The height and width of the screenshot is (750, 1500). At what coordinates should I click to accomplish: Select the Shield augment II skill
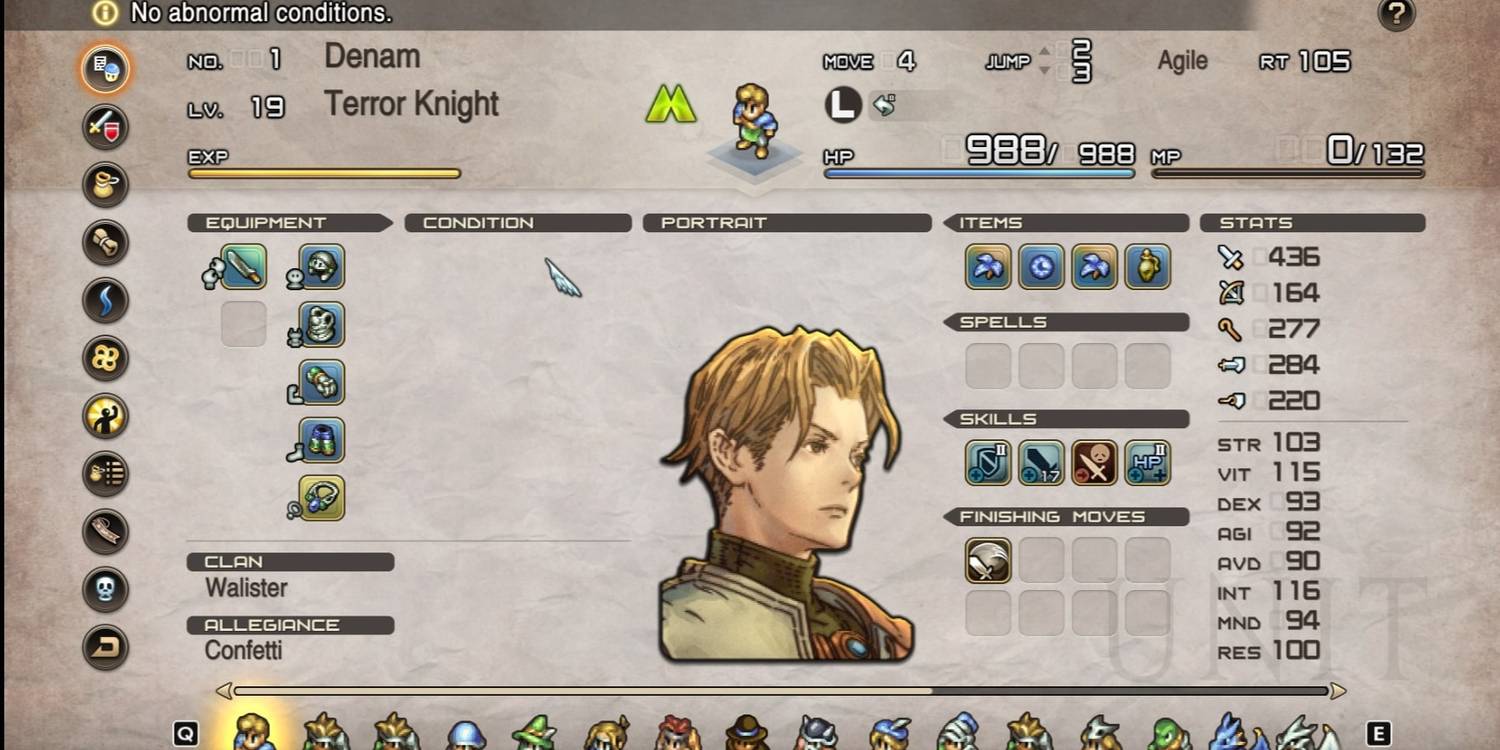[988, 462]
